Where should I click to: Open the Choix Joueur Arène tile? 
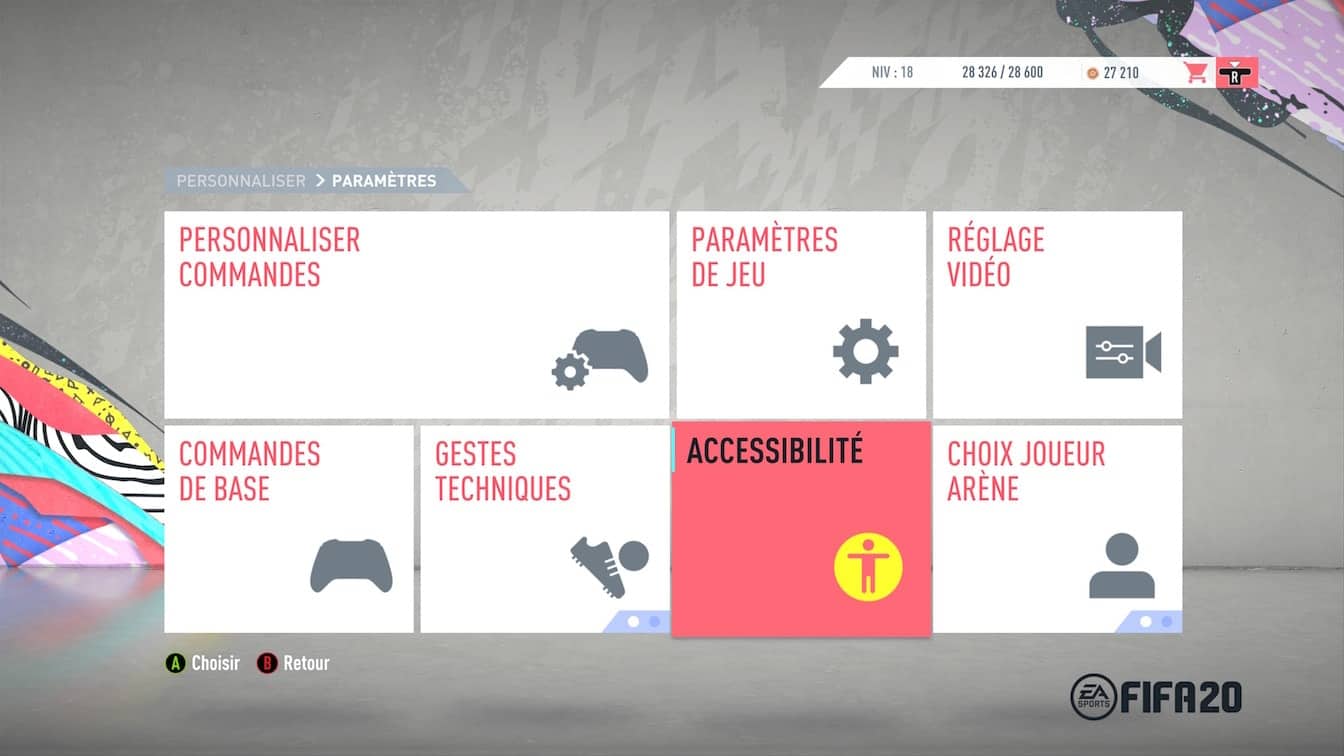pos(1057,529)
